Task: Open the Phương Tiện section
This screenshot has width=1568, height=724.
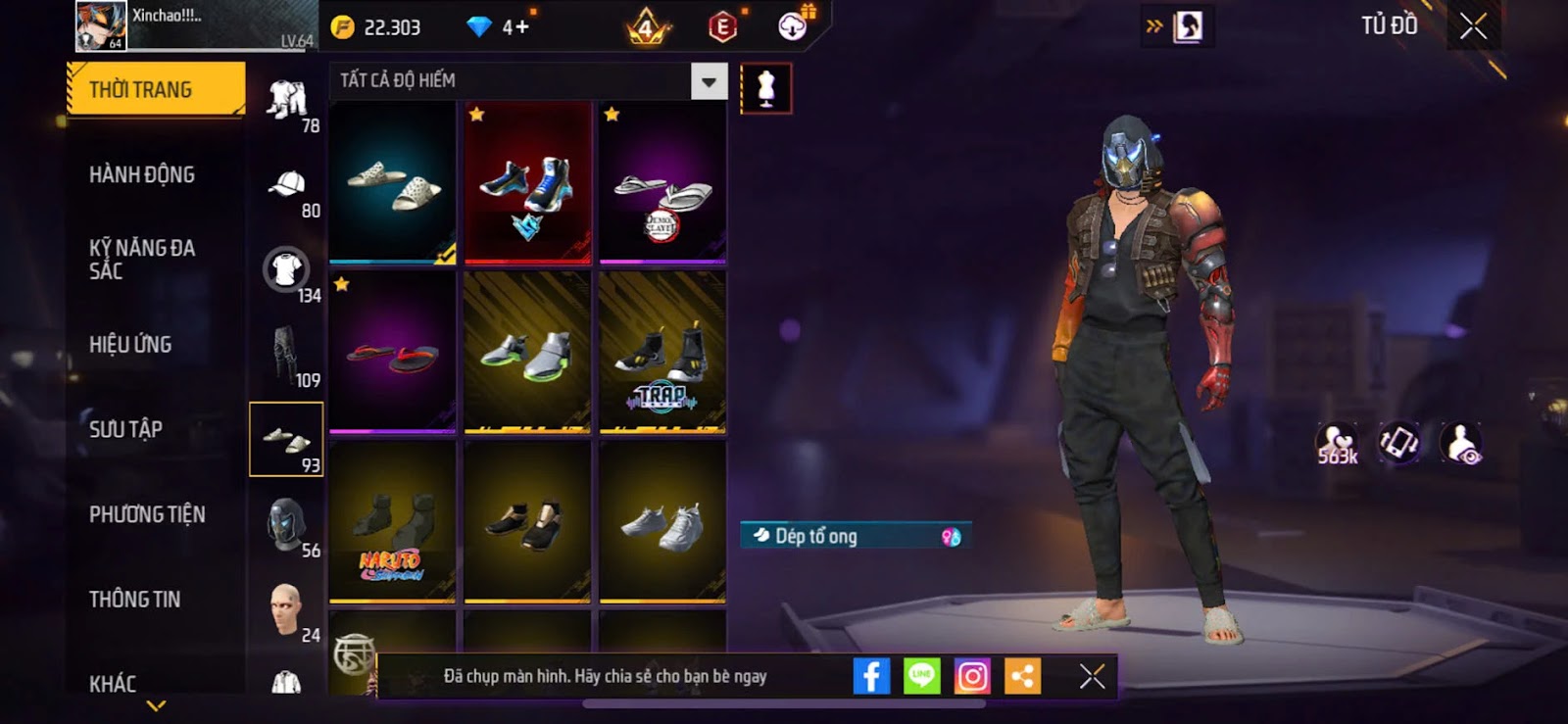Action: coord(147,514)
